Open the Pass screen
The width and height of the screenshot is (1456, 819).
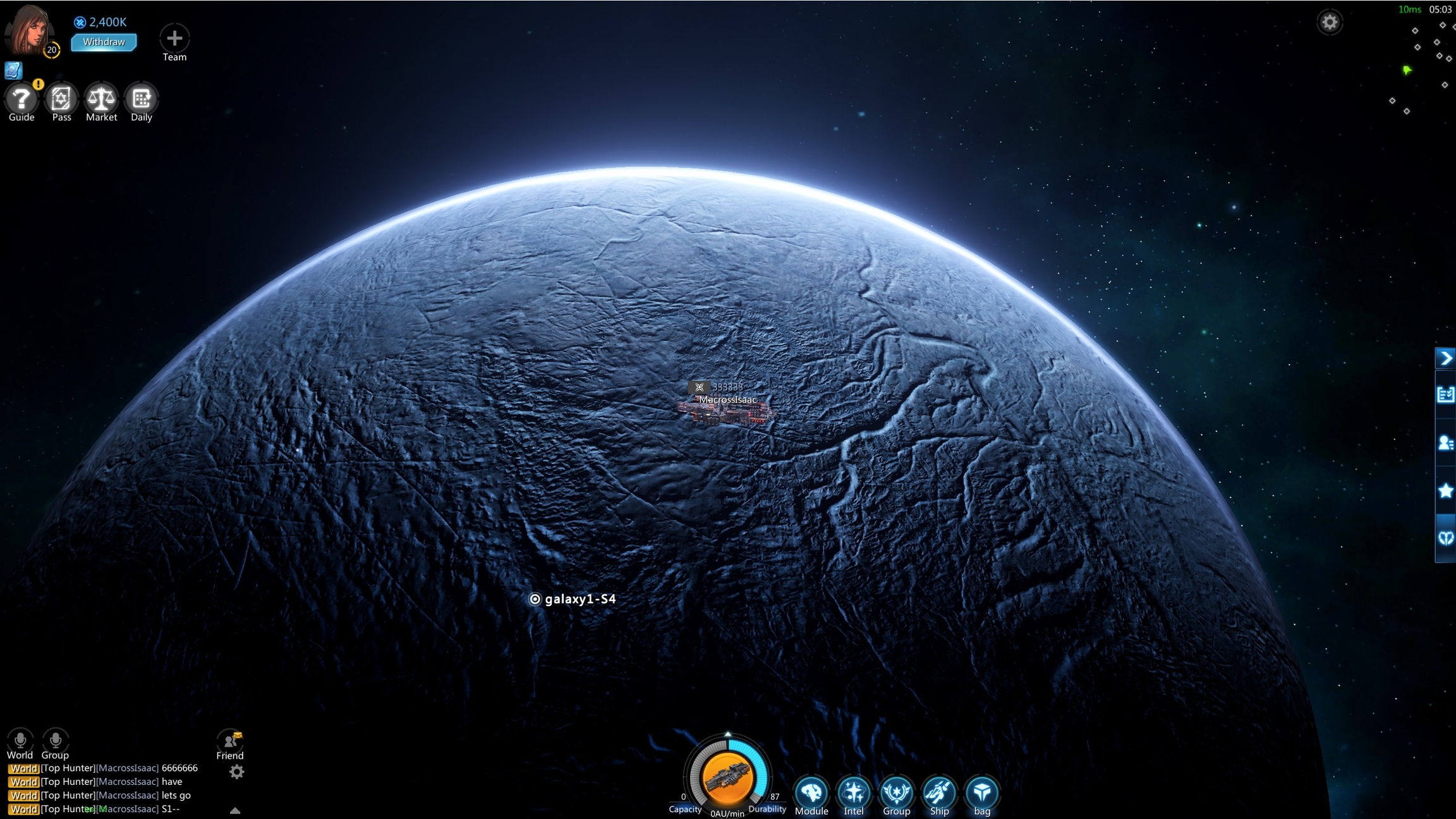click(x=61, y=99)
